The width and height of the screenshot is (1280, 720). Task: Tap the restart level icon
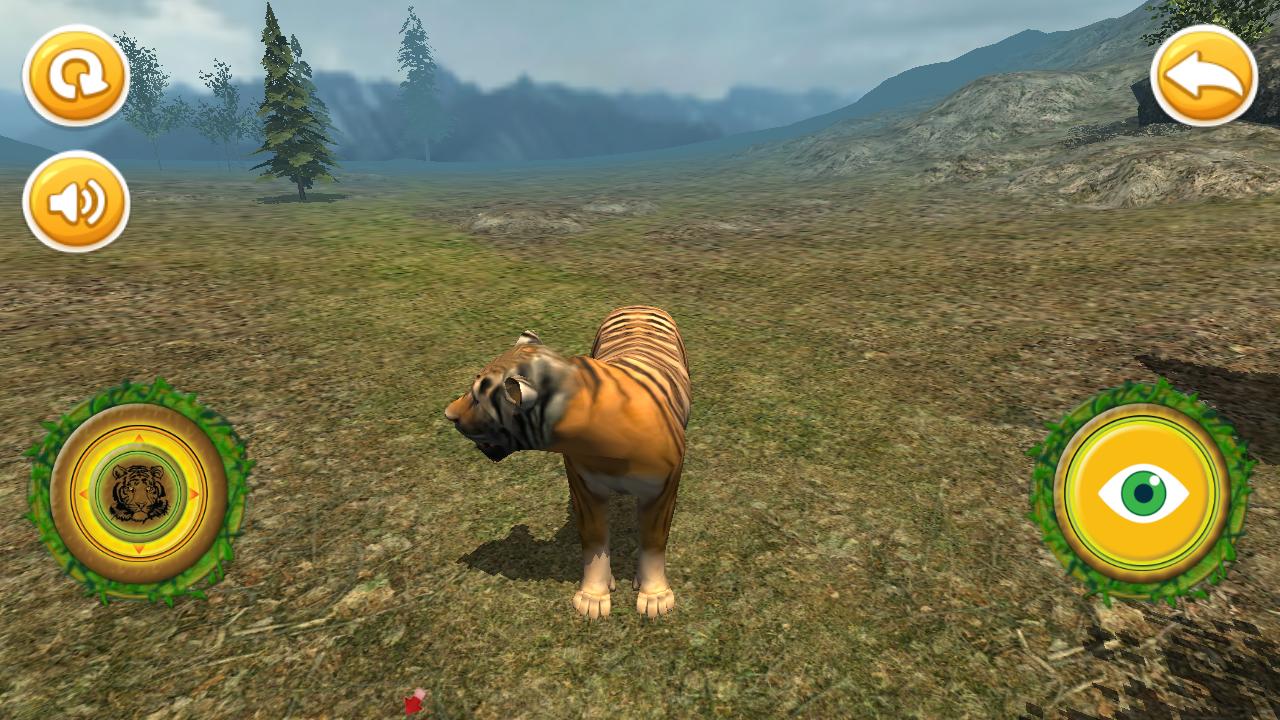[x=78, y=78]
